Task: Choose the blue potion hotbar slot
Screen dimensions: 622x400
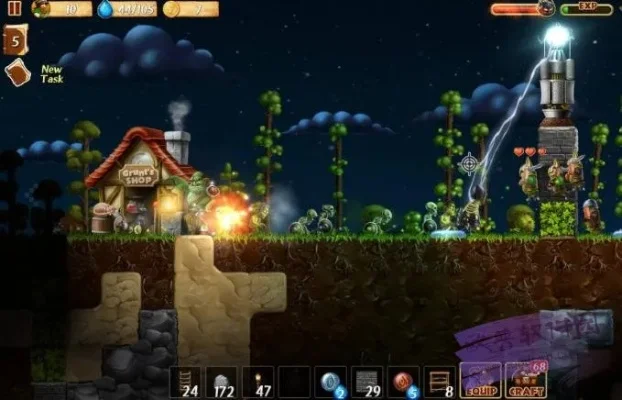Action: pos(330,382)
